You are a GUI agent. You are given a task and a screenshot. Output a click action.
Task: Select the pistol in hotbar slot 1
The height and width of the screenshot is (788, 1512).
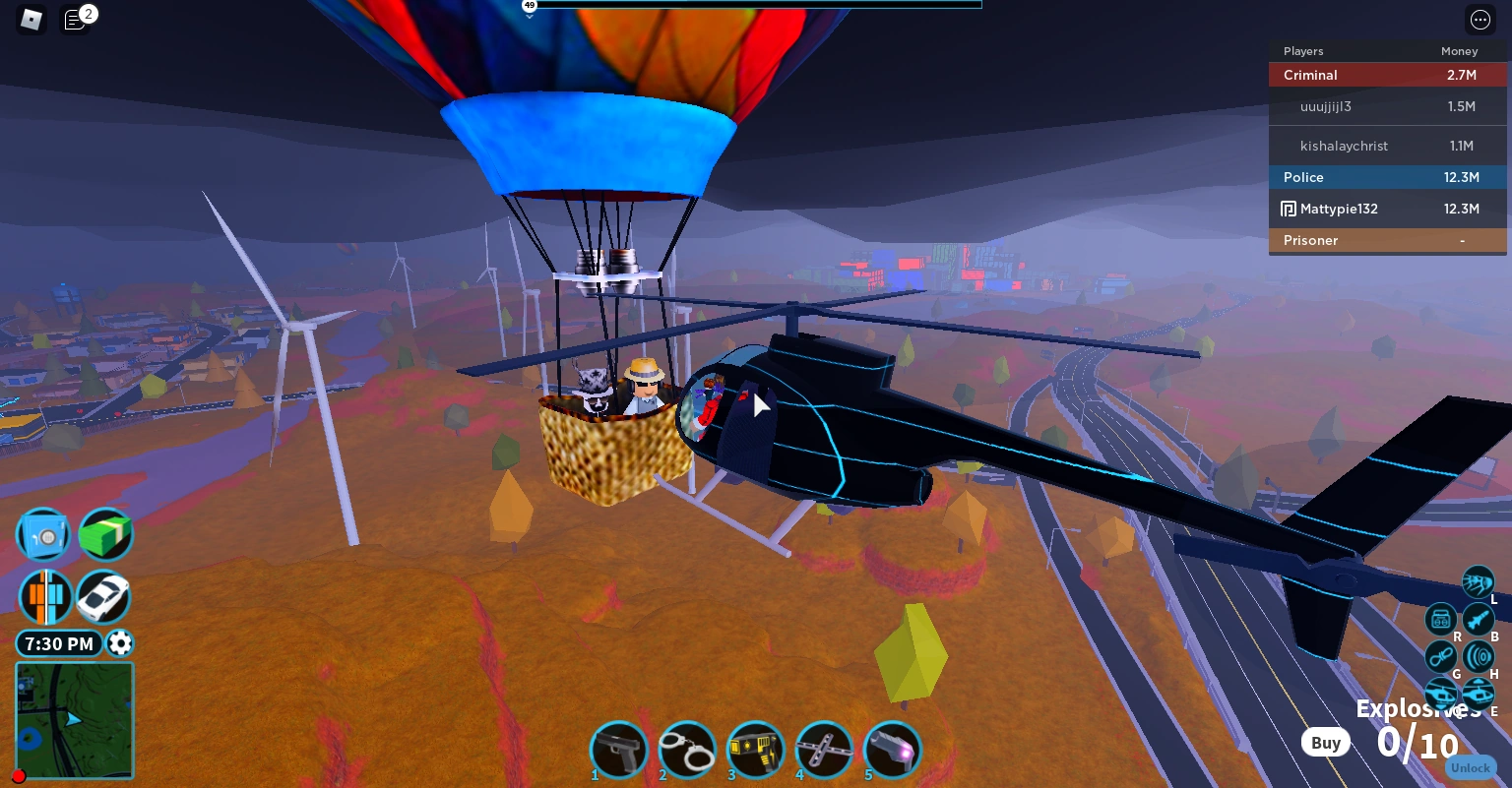click(x=619, y=750)
